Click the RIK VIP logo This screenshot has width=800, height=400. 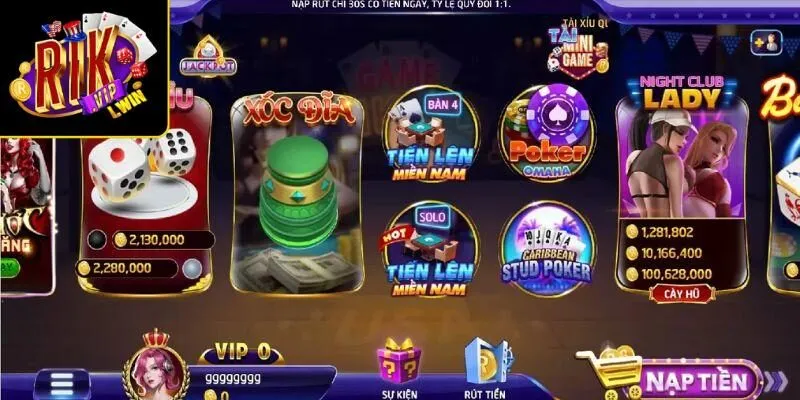82,66
